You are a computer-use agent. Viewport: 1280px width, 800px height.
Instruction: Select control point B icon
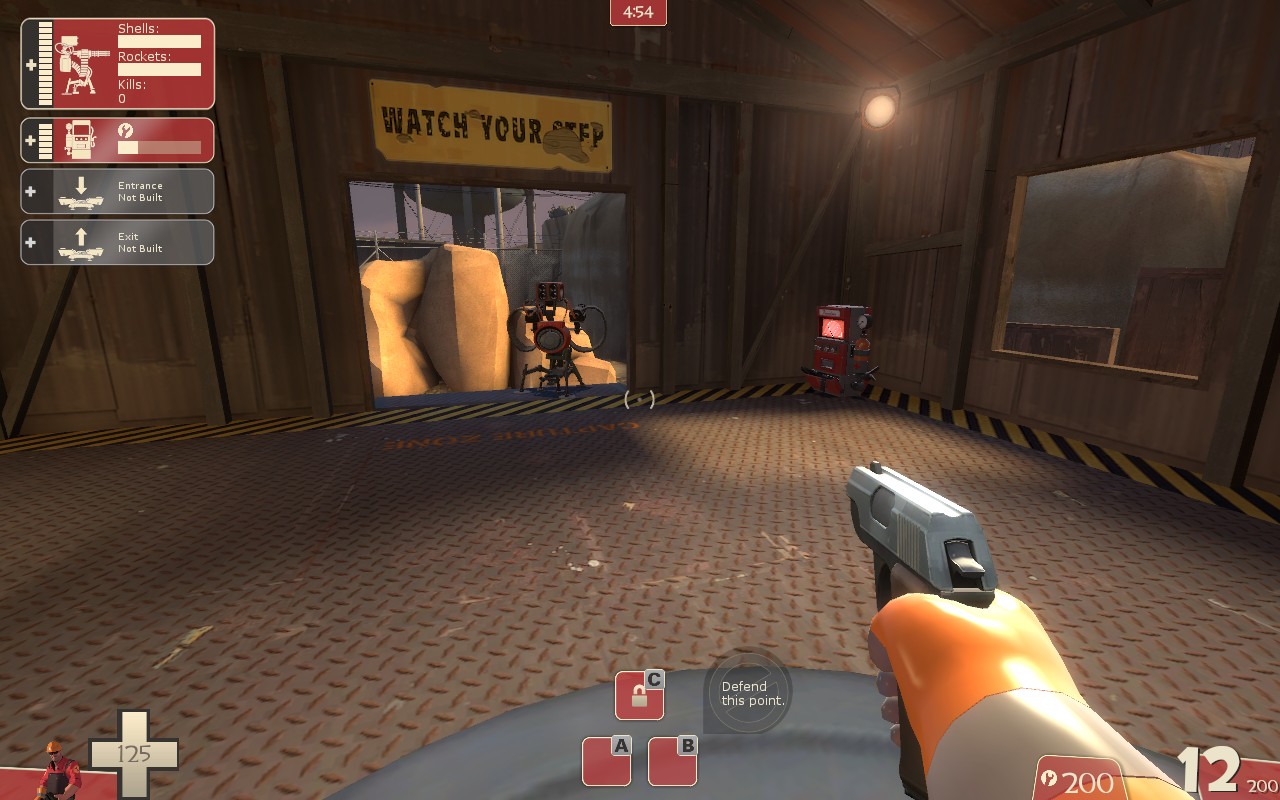pyautogui.click(x=672, y=761)
